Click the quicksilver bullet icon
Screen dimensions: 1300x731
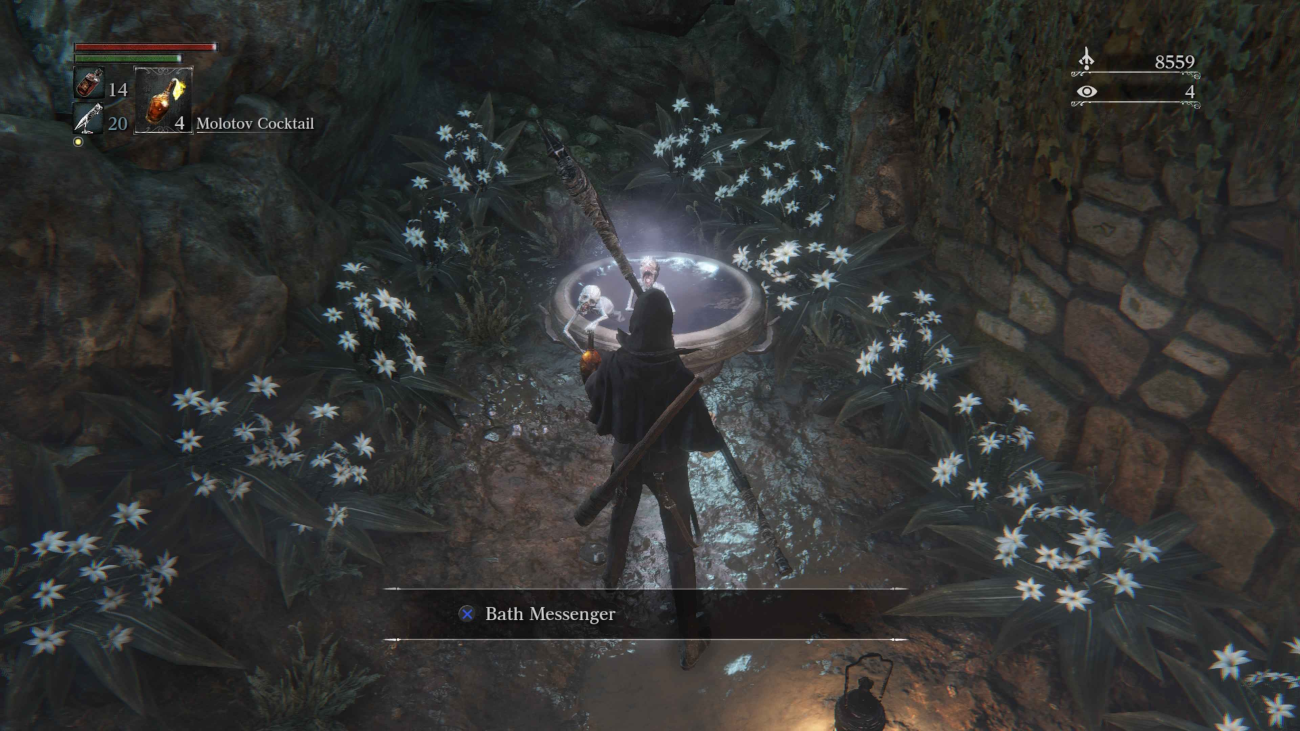88,119
